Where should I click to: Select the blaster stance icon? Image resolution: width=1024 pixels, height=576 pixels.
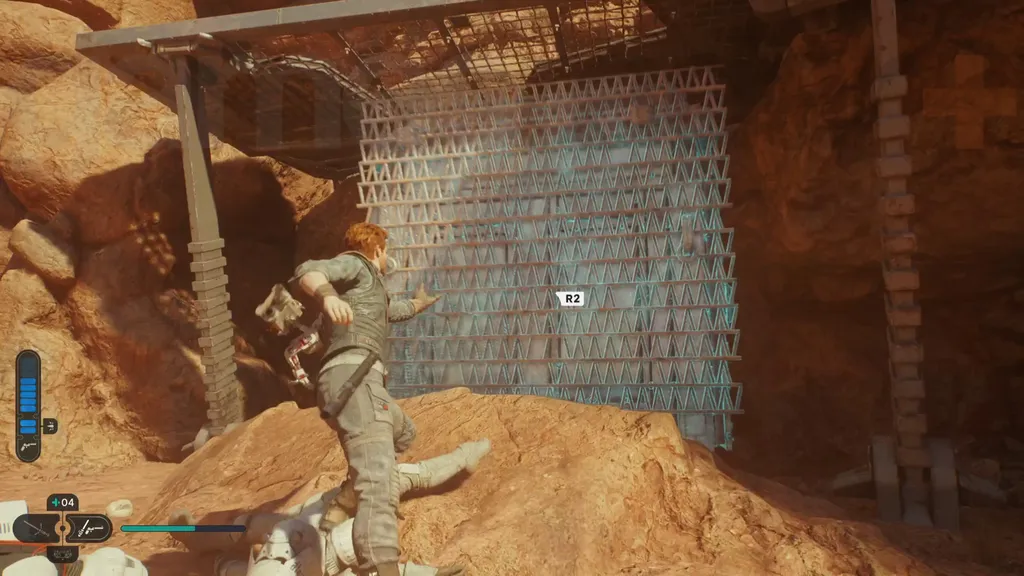pos(90,528)
